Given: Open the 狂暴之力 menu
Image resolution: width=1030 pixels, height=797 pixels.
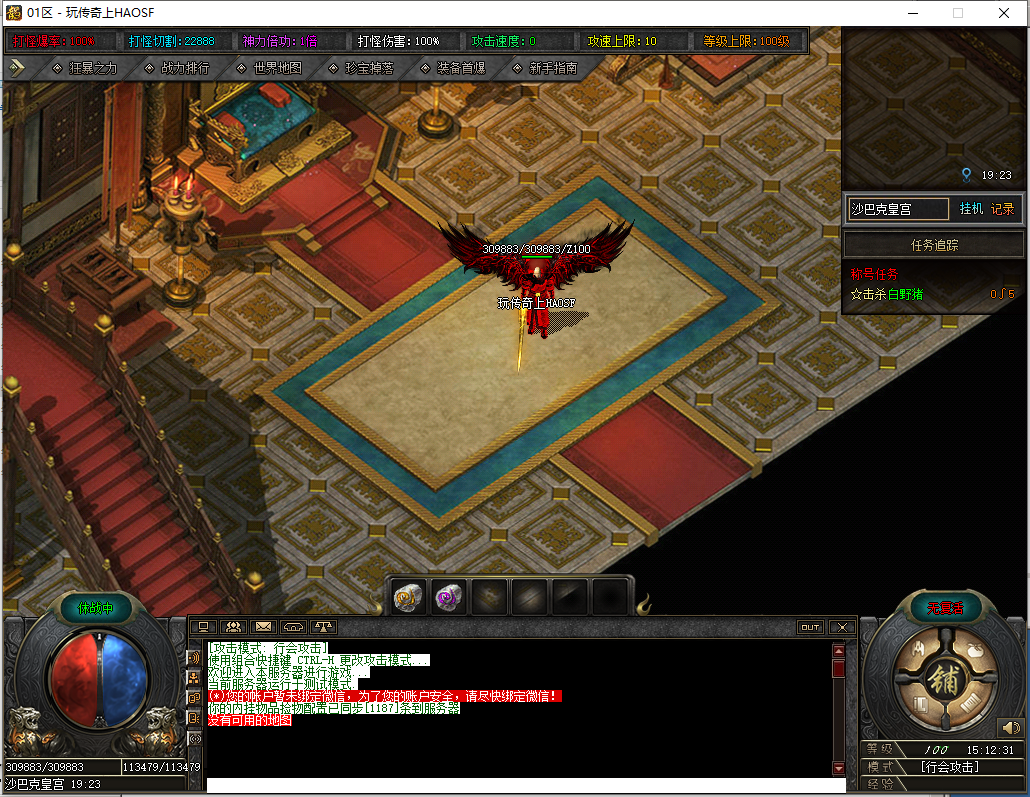Looking at the screenshot, I should [x=85, y=69].
